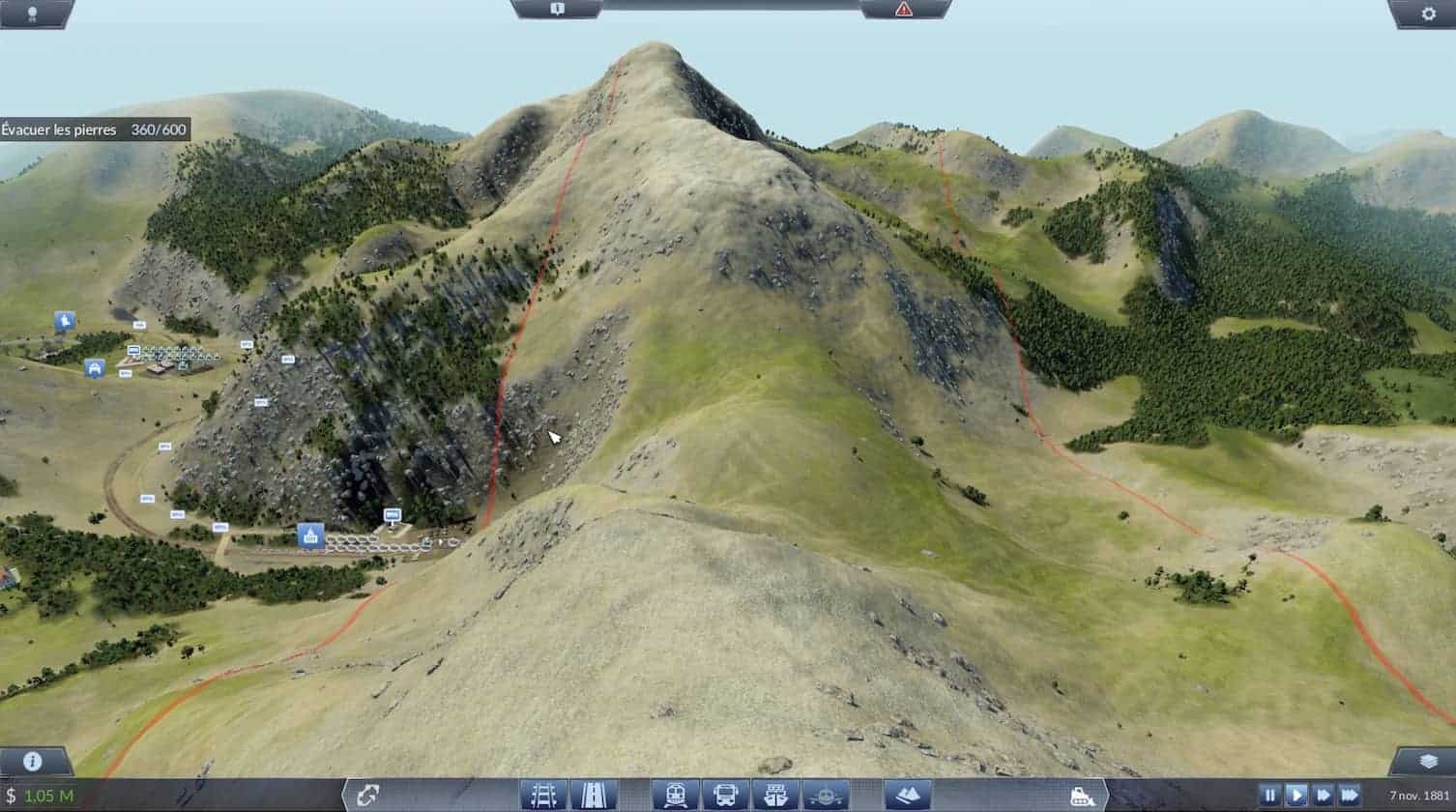Open the red warning alerts panel

point(904,9)
